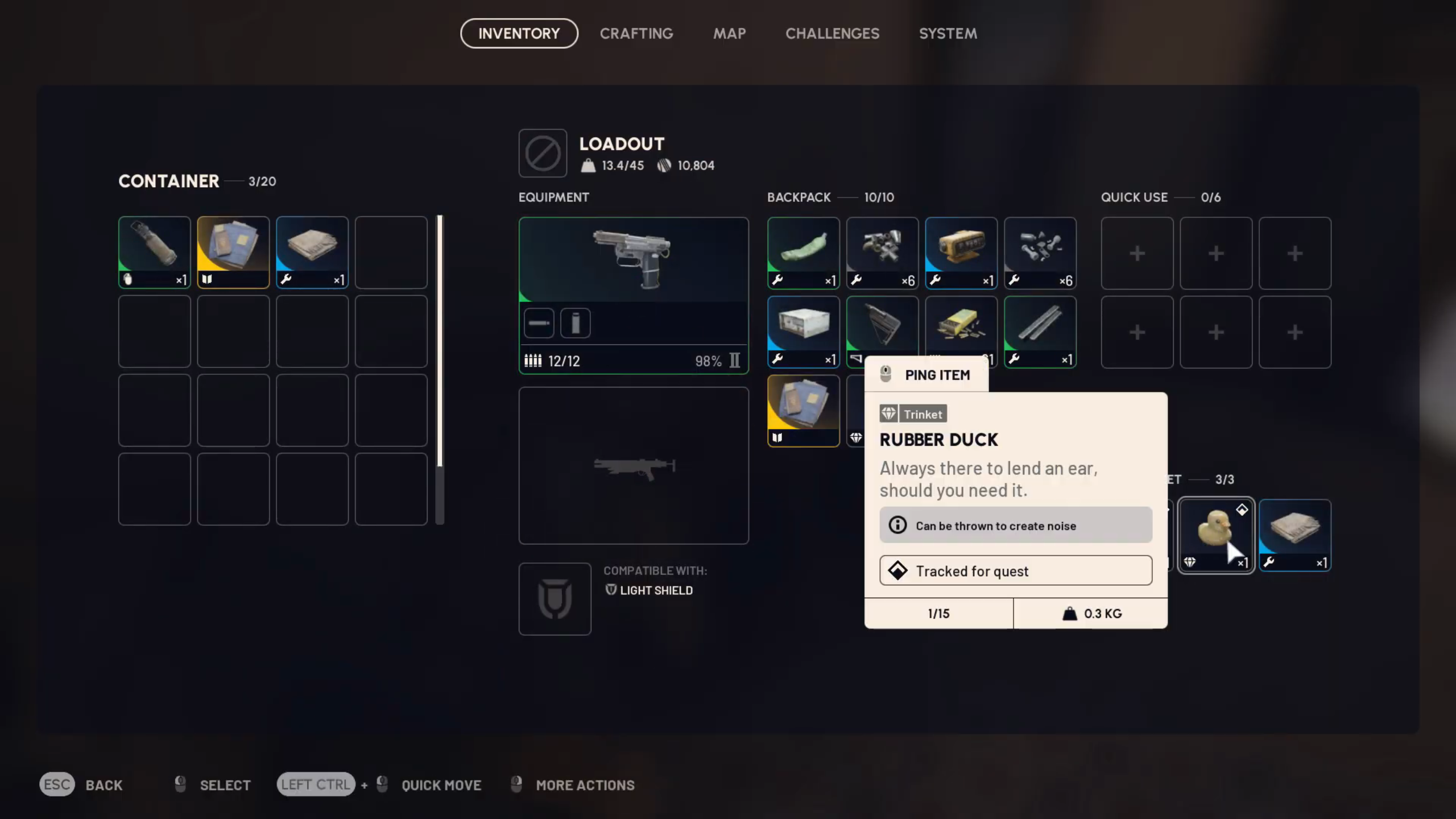Toggle the Tracked for quest option

coord(1015,570)
